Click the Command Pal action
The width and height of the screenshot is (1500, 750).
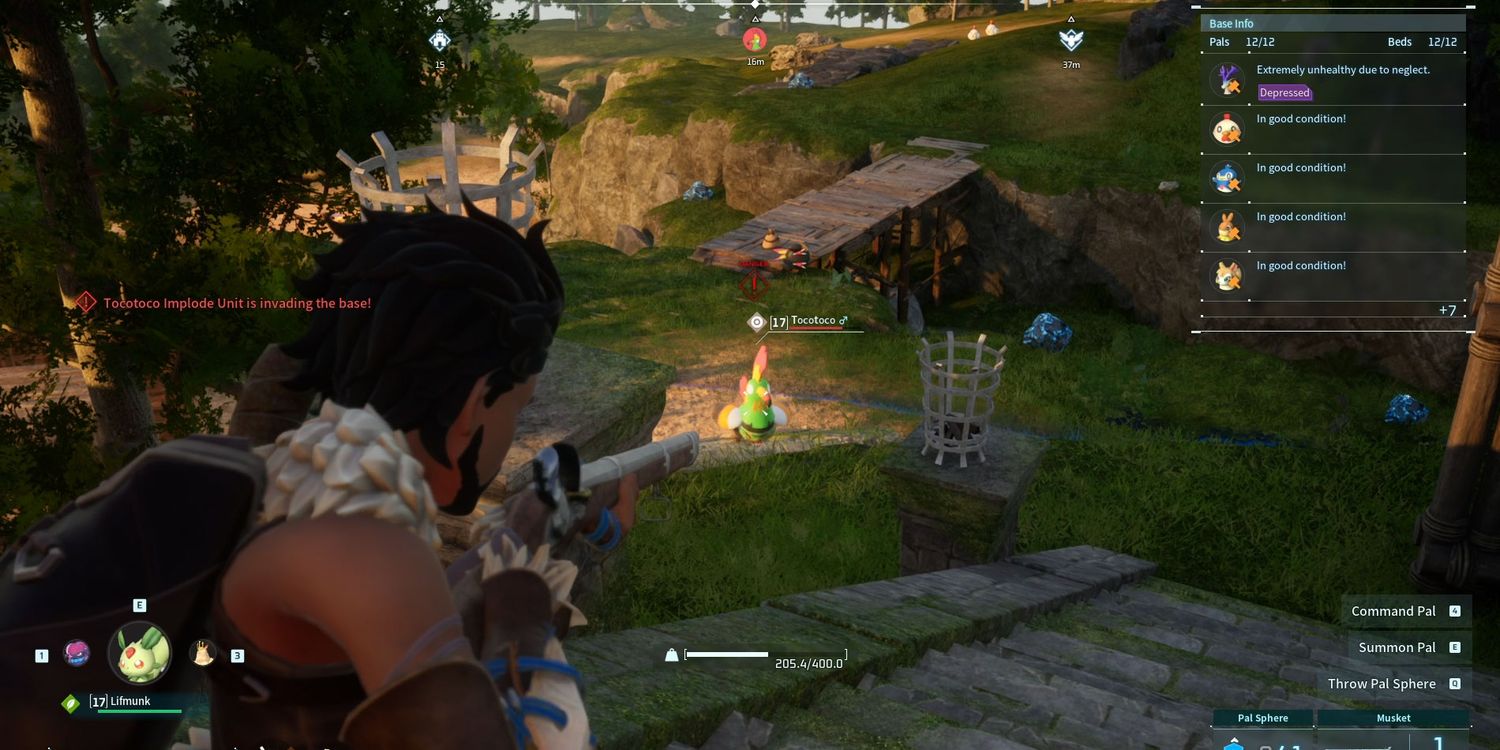pyautogui.click(x=1393, y=611)
